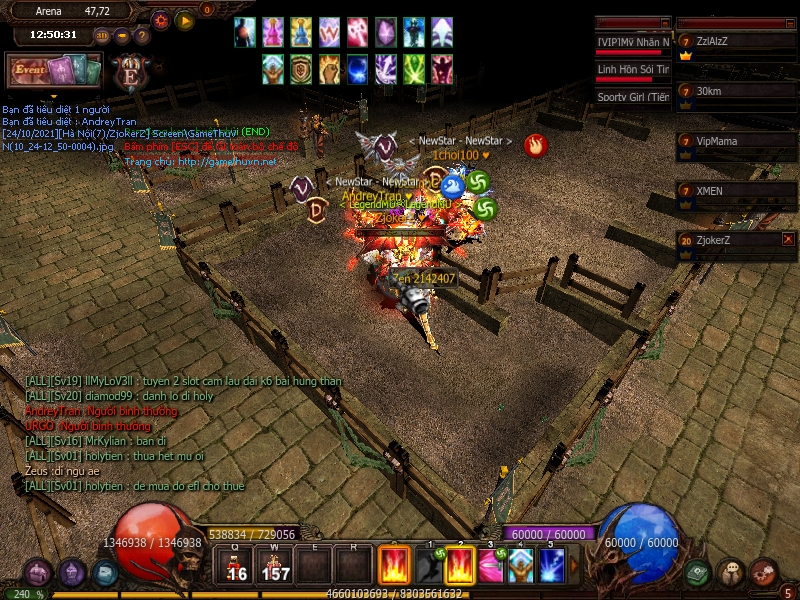
Task: Open the gear settings menu button
Action: 763,572
